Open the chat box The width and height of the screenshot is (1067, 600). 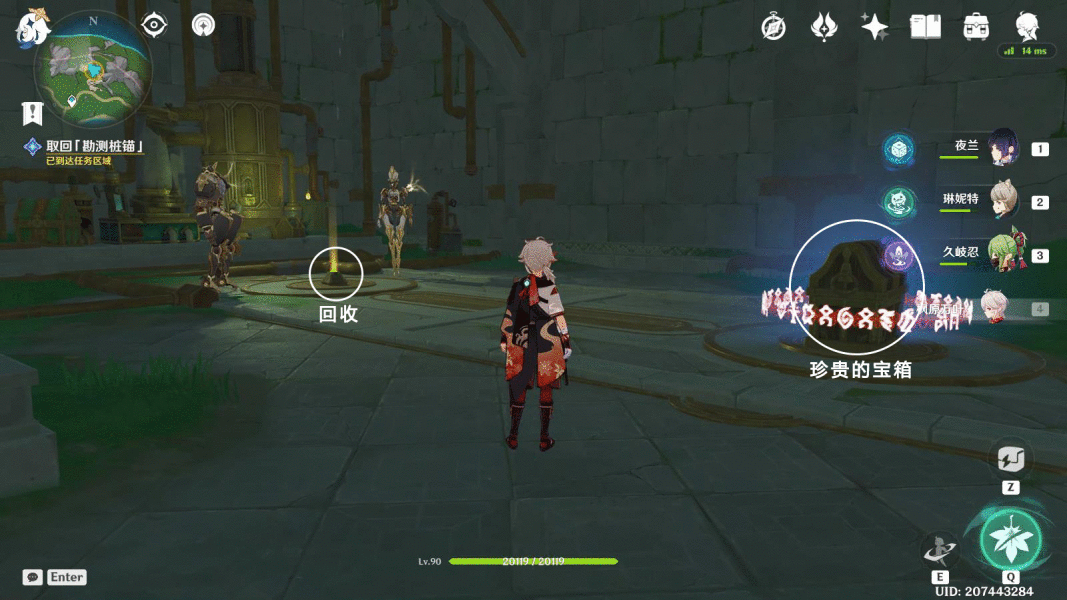click(x=34, y=577)
